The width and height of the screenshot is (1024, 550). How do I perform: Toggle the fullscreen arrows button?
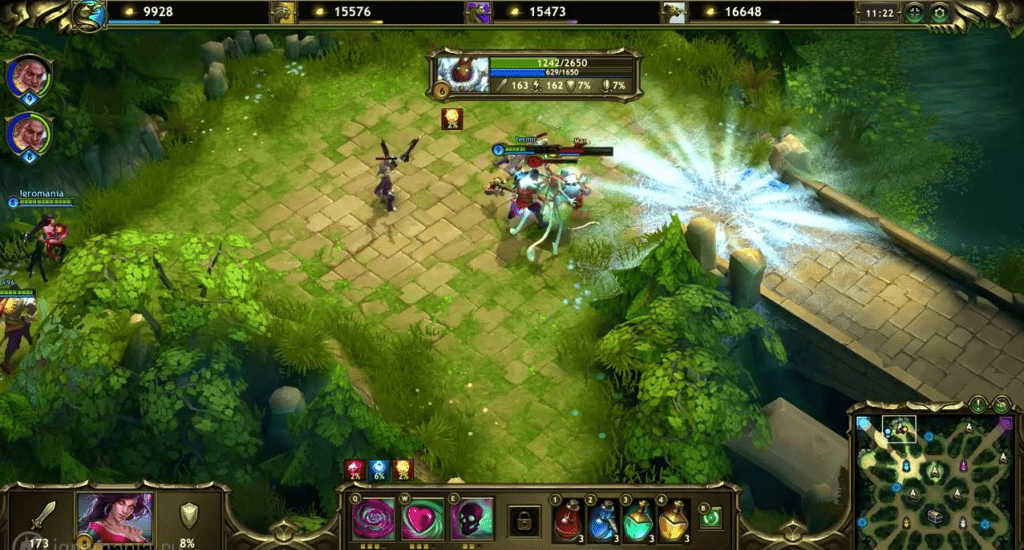(914, 13)
